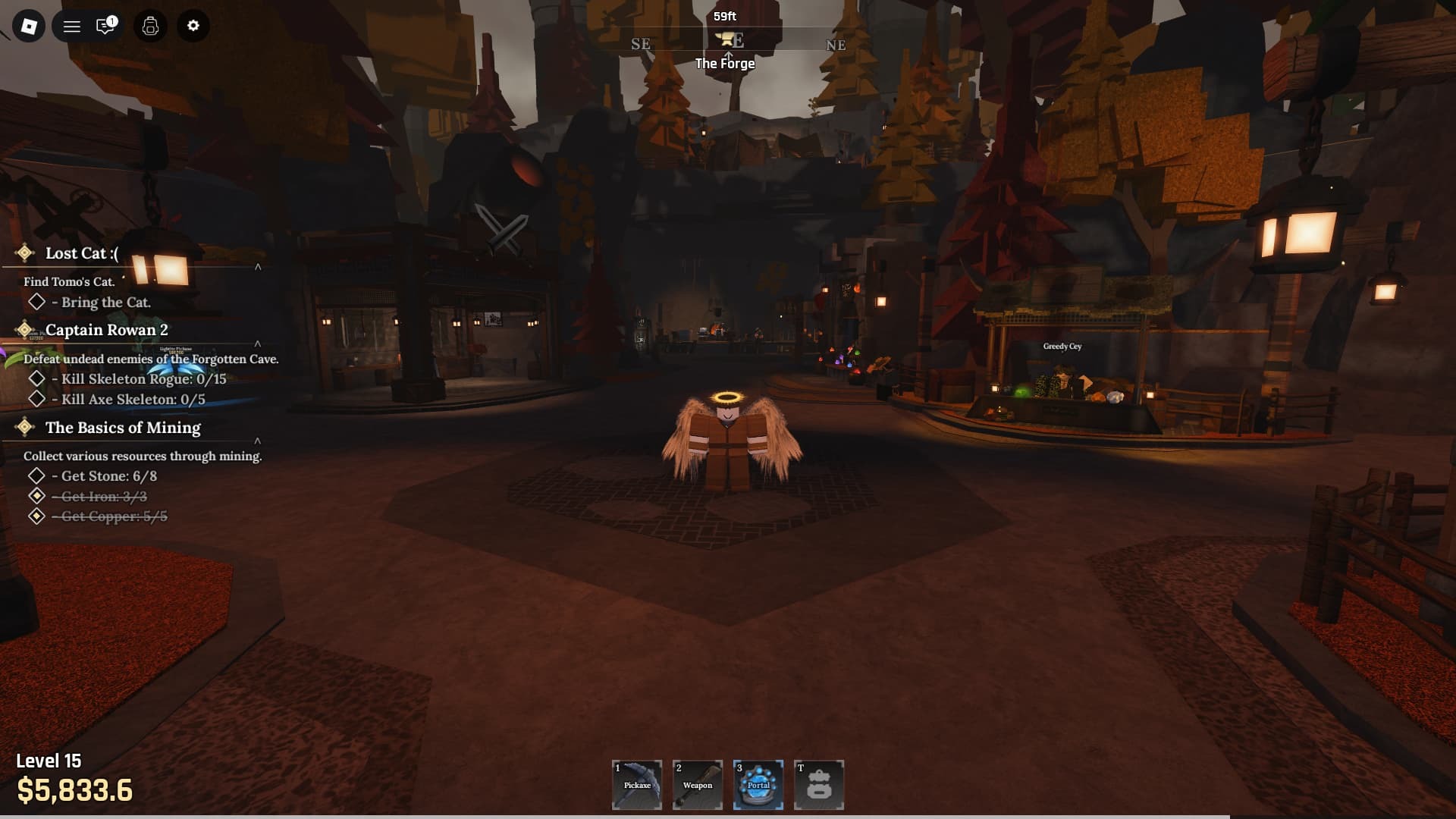Screen dimensions: 1456x819
Task: Collapse the Lost Cat quest
Action: click(259, 268)
